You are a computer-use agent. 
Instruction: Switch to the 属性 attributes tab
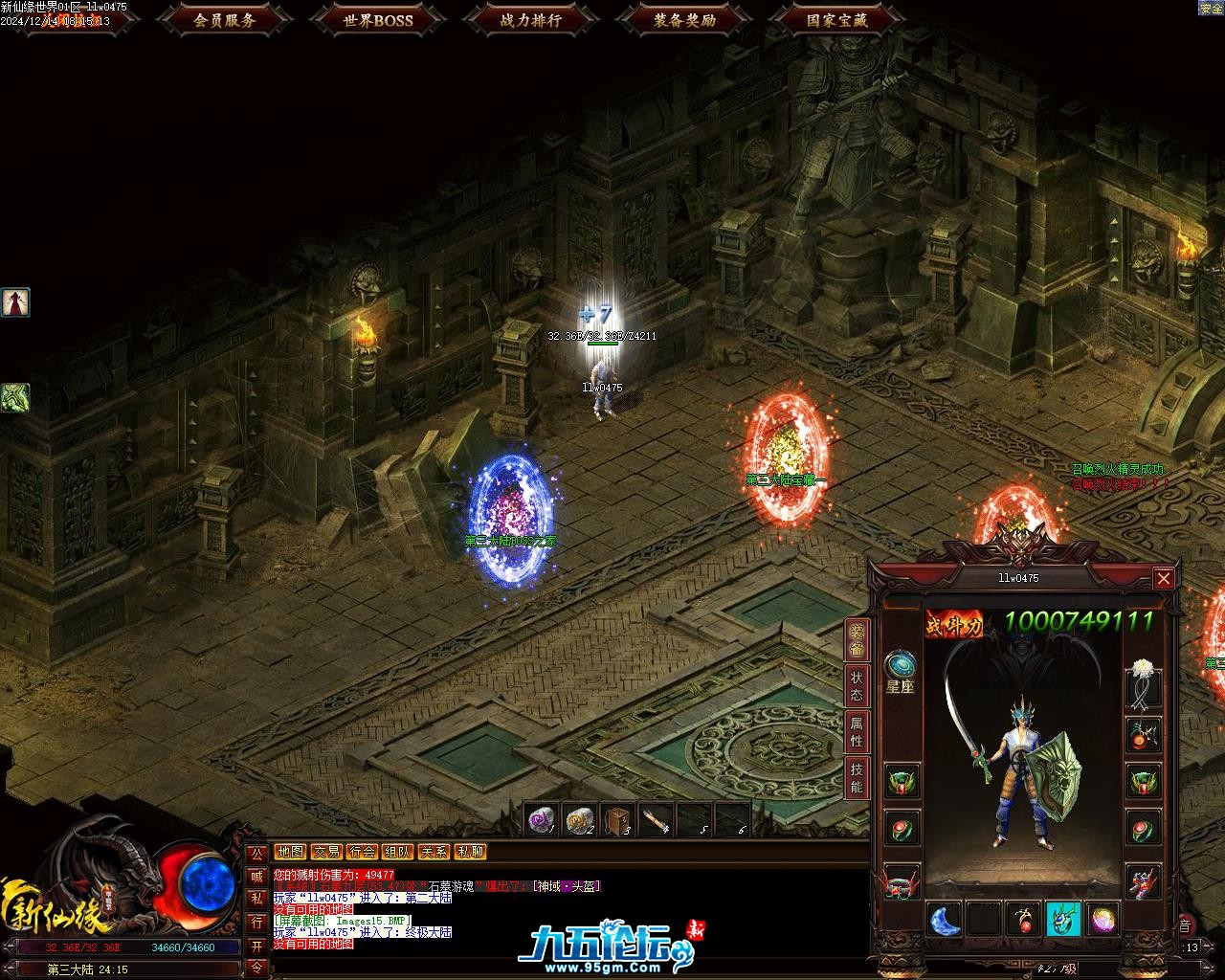pyautogui.click(x=857, y=732)
